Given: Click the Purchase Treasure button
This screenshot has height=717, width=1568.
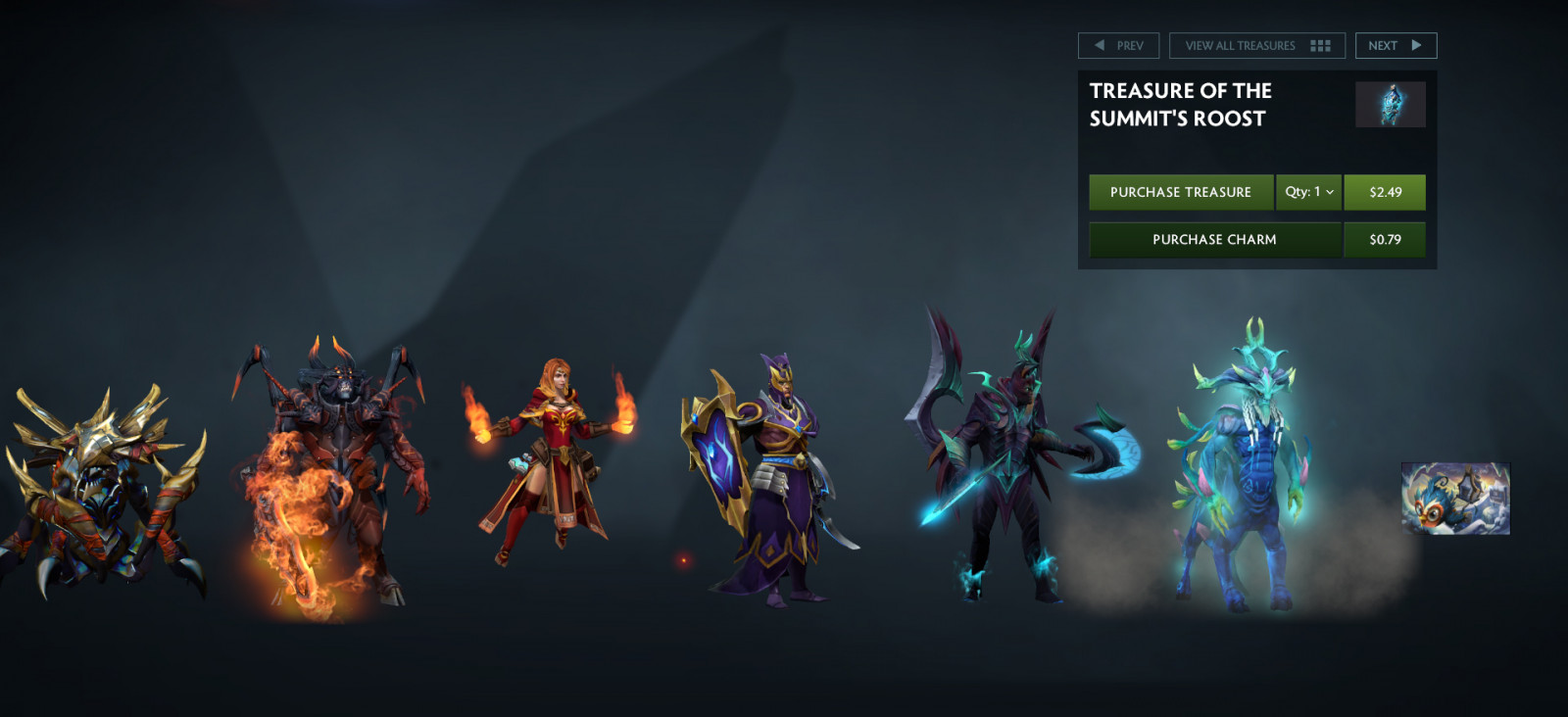Looking at the screenshot, I should 1181,193.
